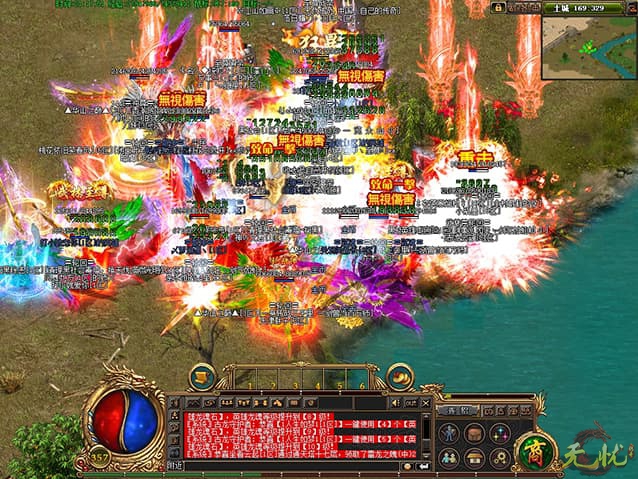Toggle the padlock lock button
Image resolution: width=638 pixels, height=479 pixels.
coord(498,8)
